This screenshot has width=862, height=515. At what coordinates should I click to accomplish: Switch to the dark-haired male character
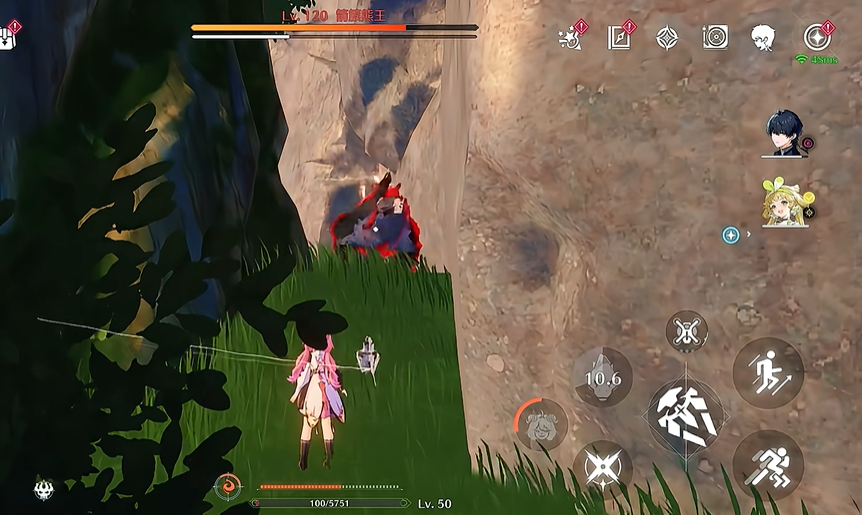(x=784, y=133)
